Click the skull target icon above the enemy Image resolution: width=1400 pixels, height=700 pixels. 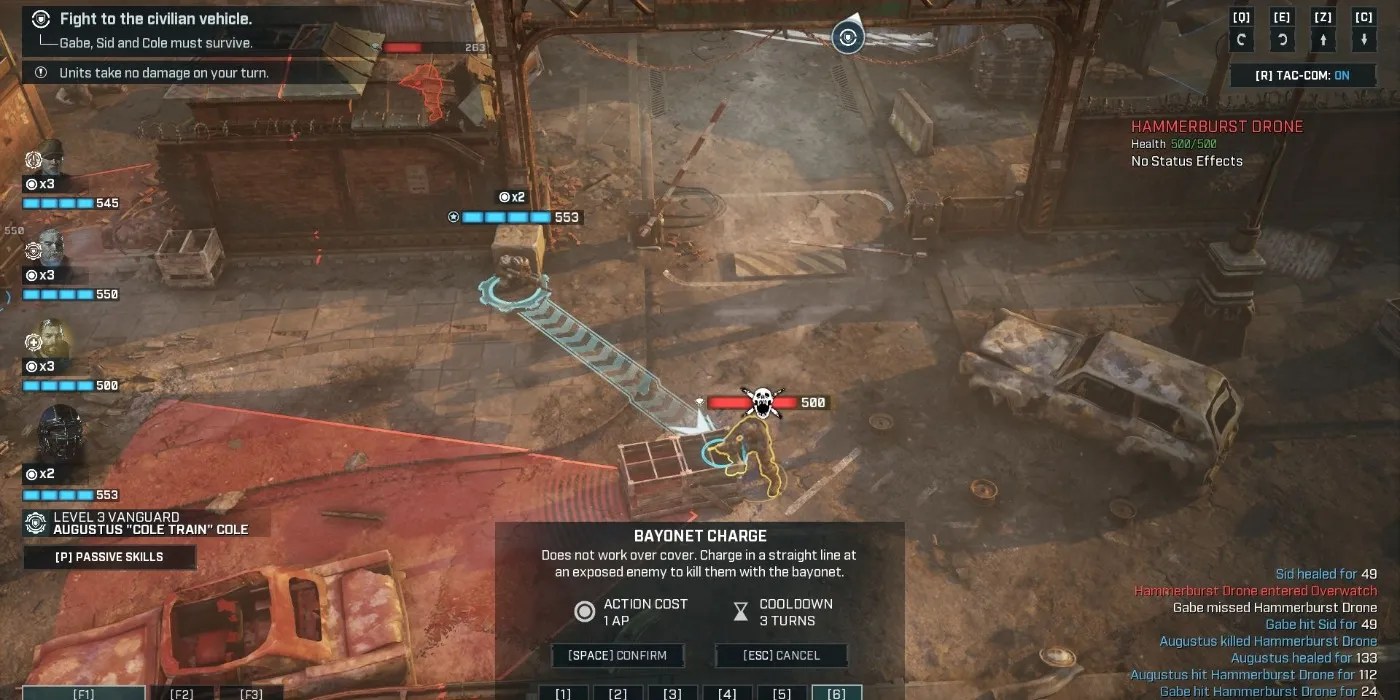(x=760, y=402)
